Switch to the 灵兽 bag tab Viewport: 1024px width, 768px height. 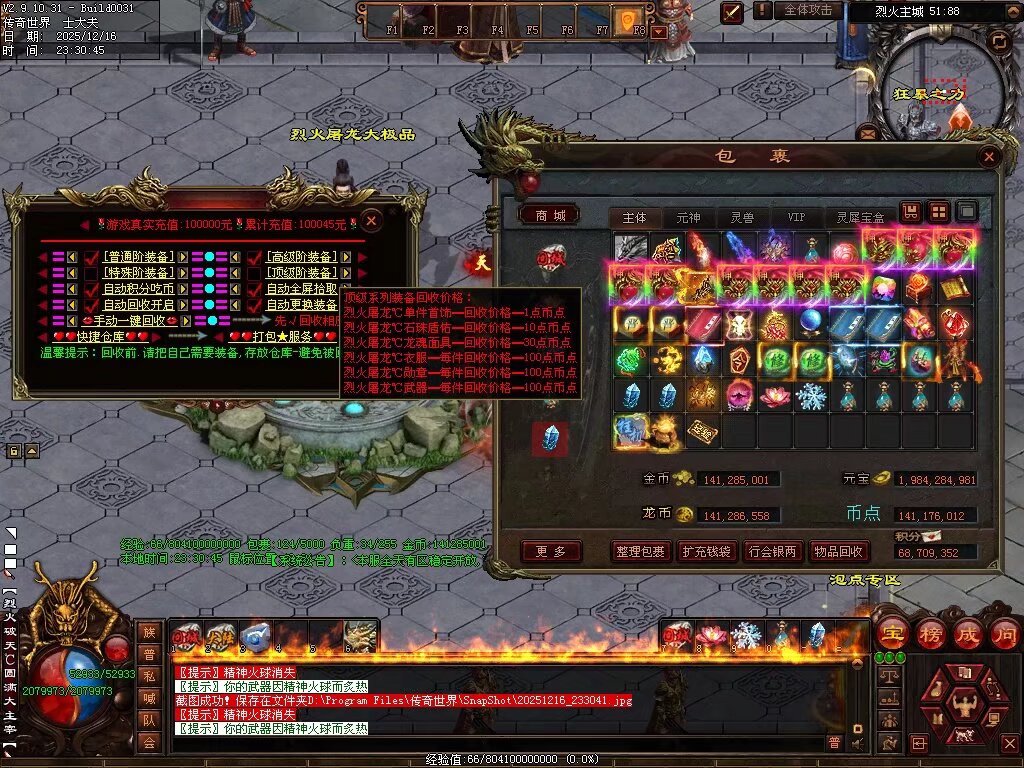click(742, 217)
